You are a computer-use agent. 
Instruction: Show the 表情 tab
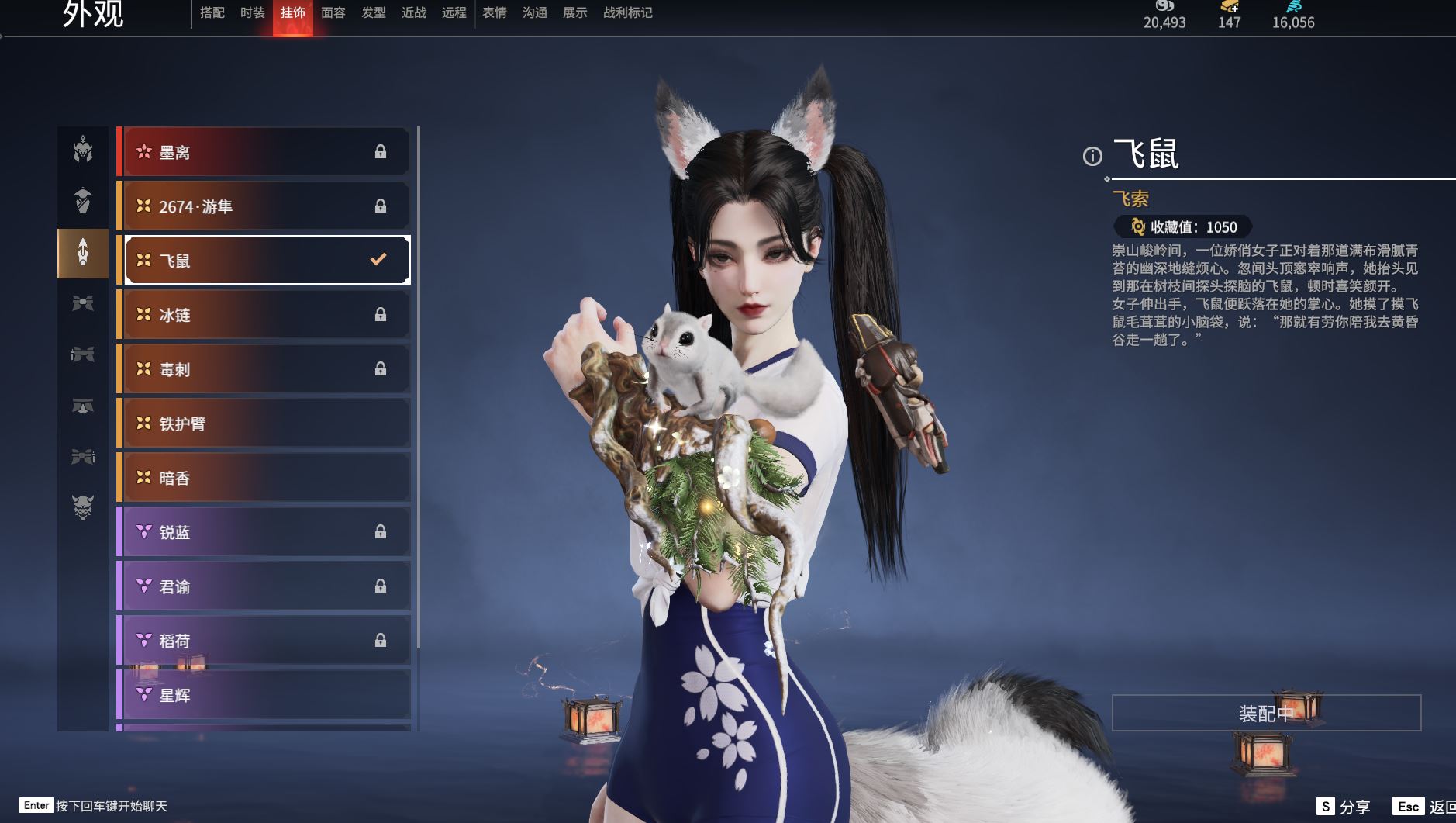coord(494,13)
